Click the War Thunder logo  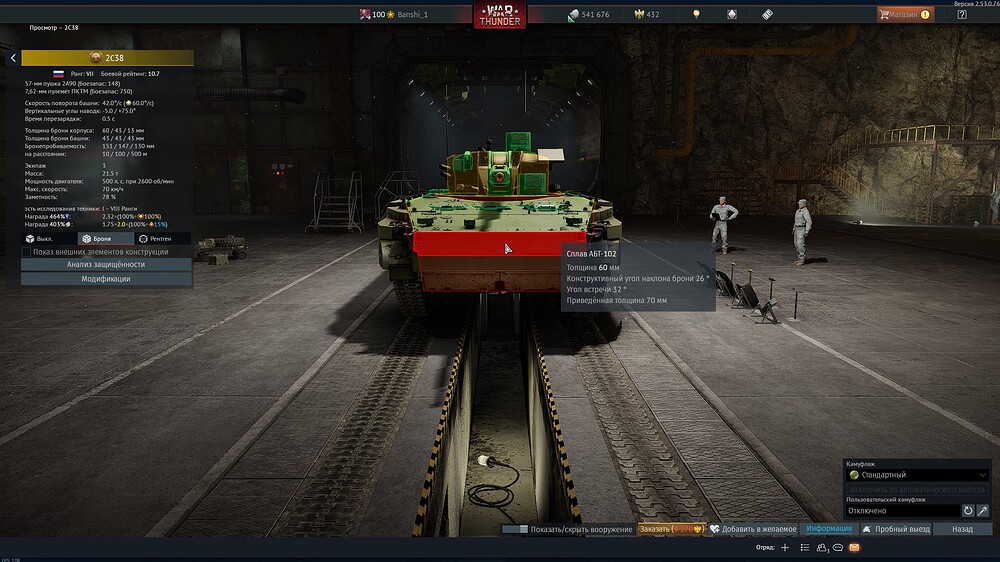click(x=499, y=15)
